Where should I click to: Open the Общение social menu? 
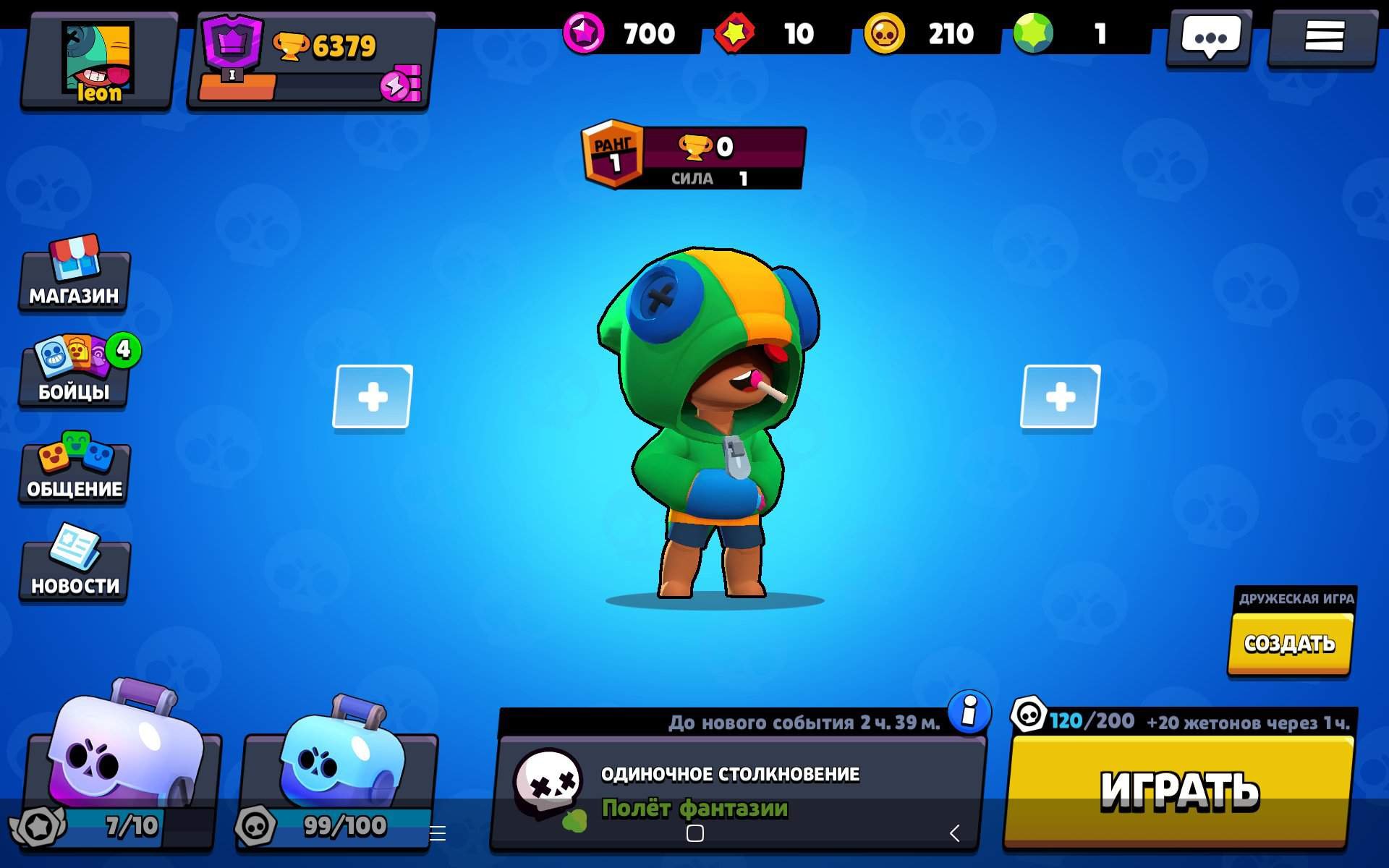tap(74, 470)
